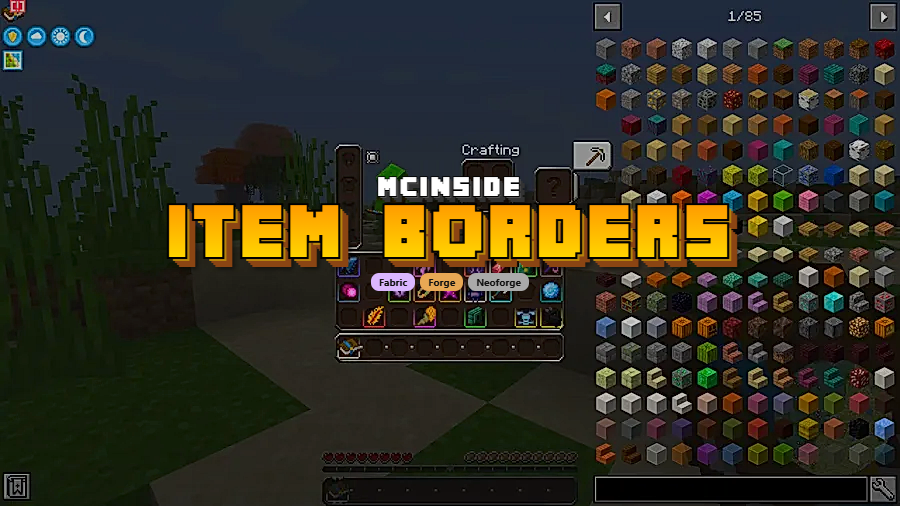Click the item search box

pos(730,489)
